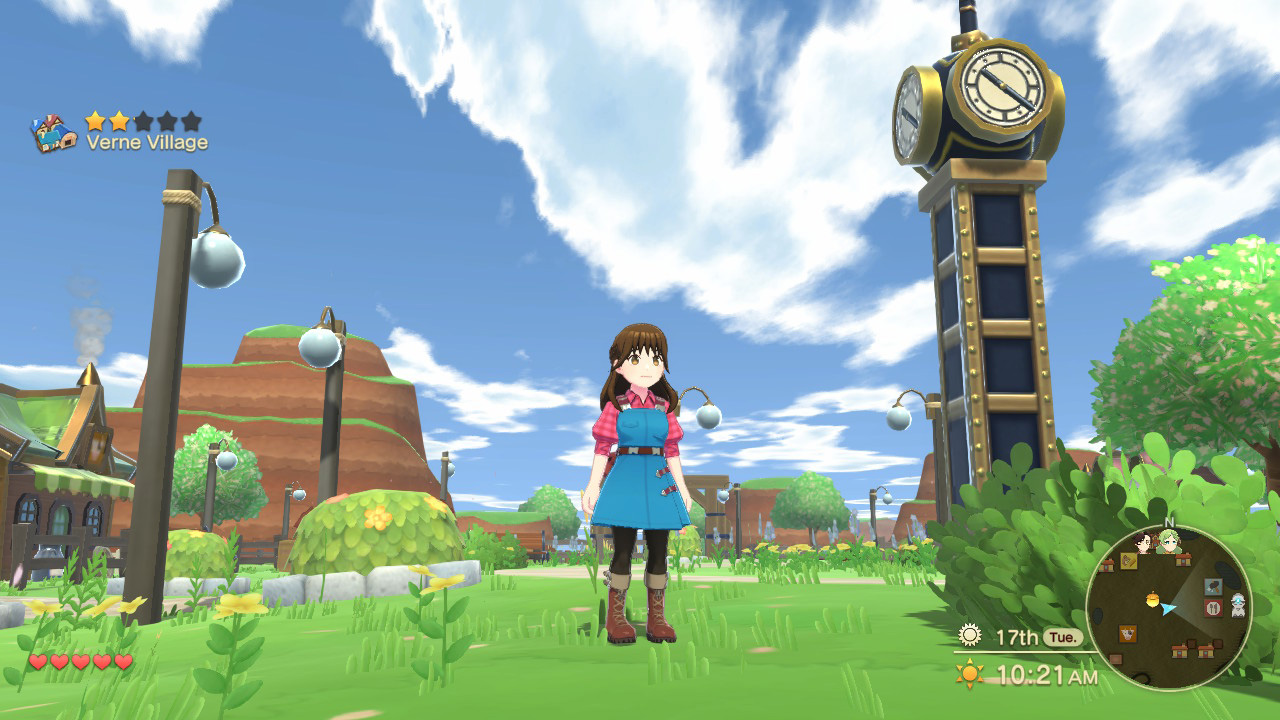
Task: Click the N compass marker on minimap
Action: [1169, 523]
